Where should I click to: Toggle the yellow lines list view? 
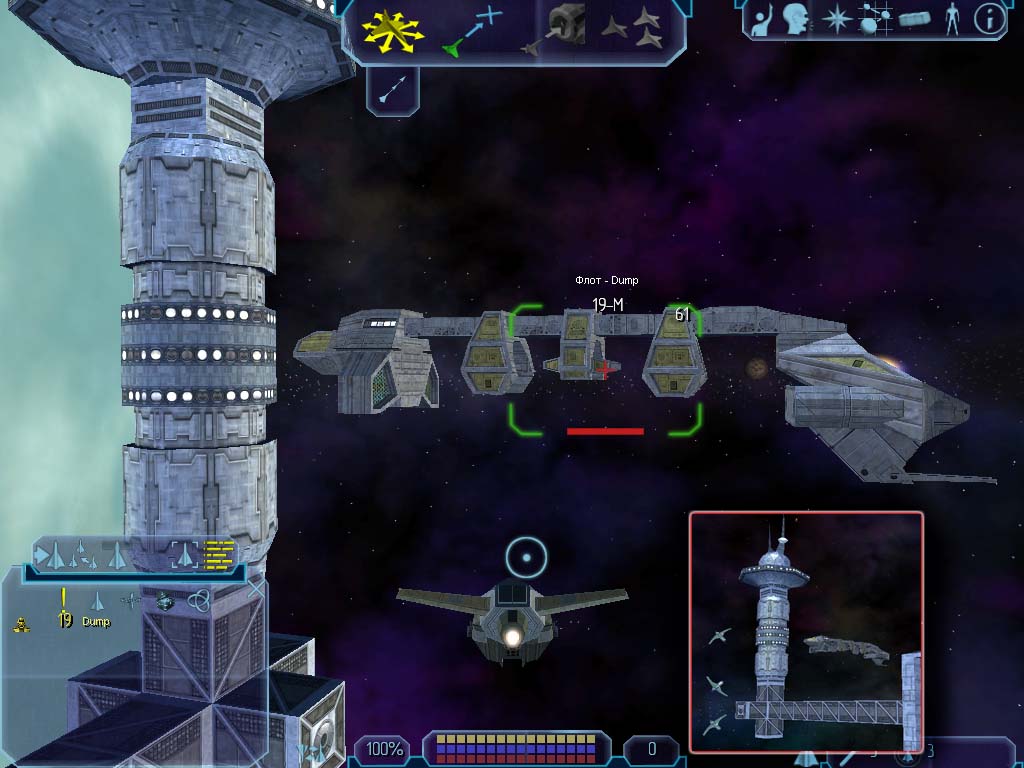point(219,553)
